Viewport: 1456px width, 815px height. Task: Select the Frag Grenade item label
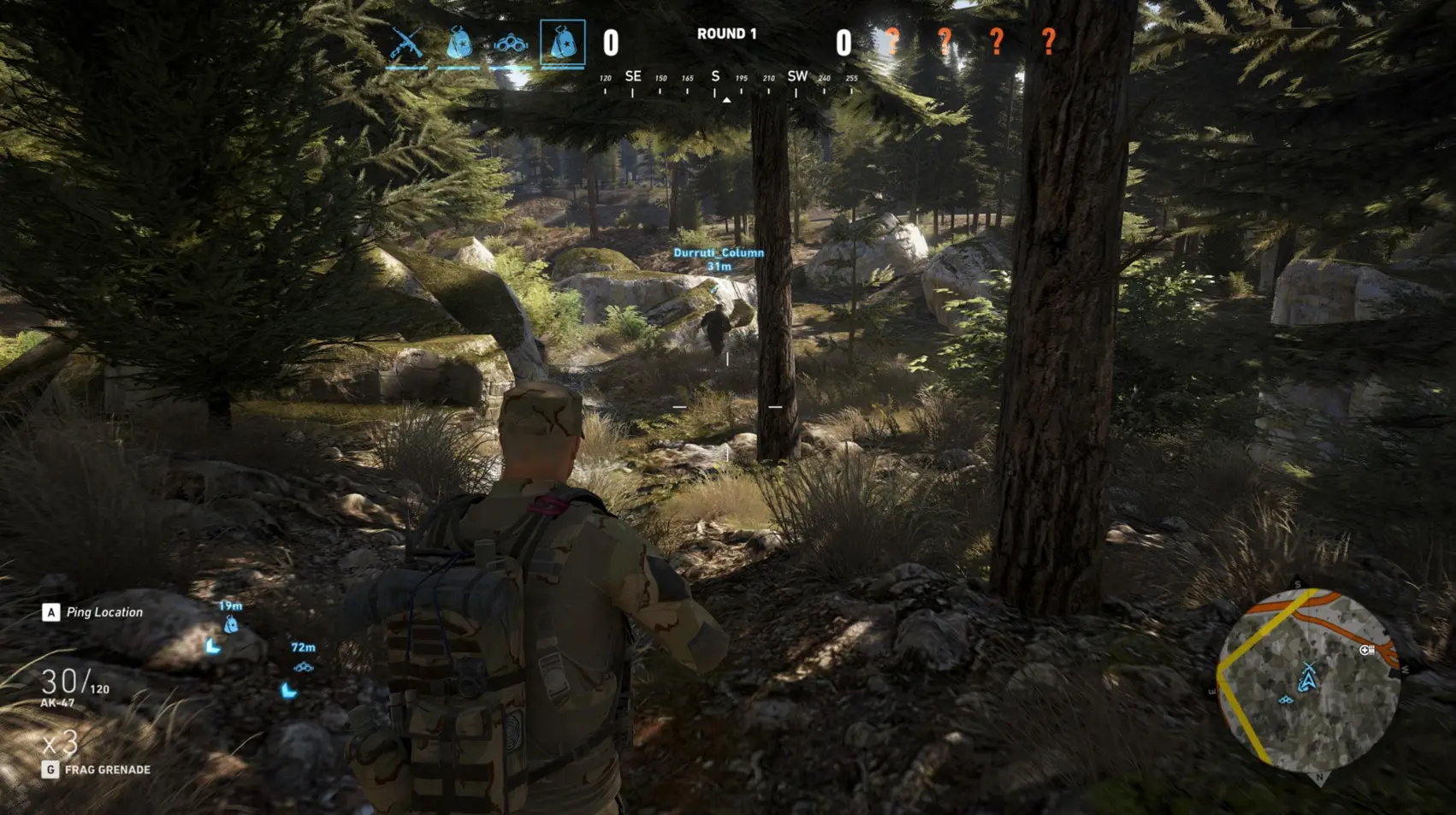coord(107,770)
